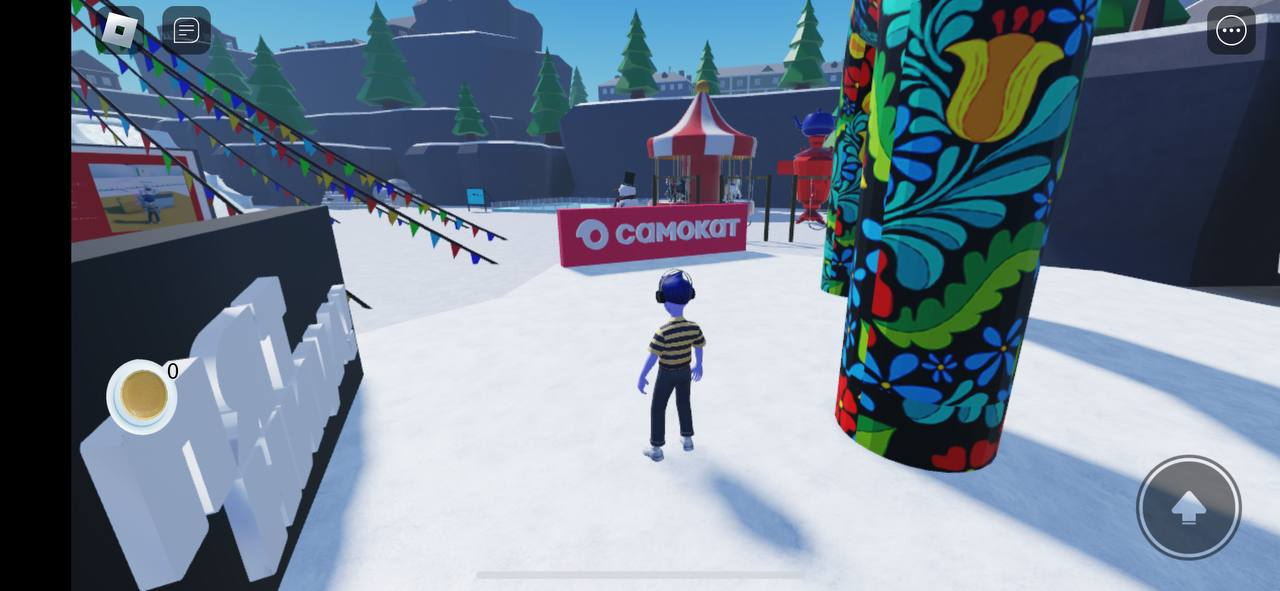
Task: Open the Roblox main menu
Action: click(x=120, y=30)
